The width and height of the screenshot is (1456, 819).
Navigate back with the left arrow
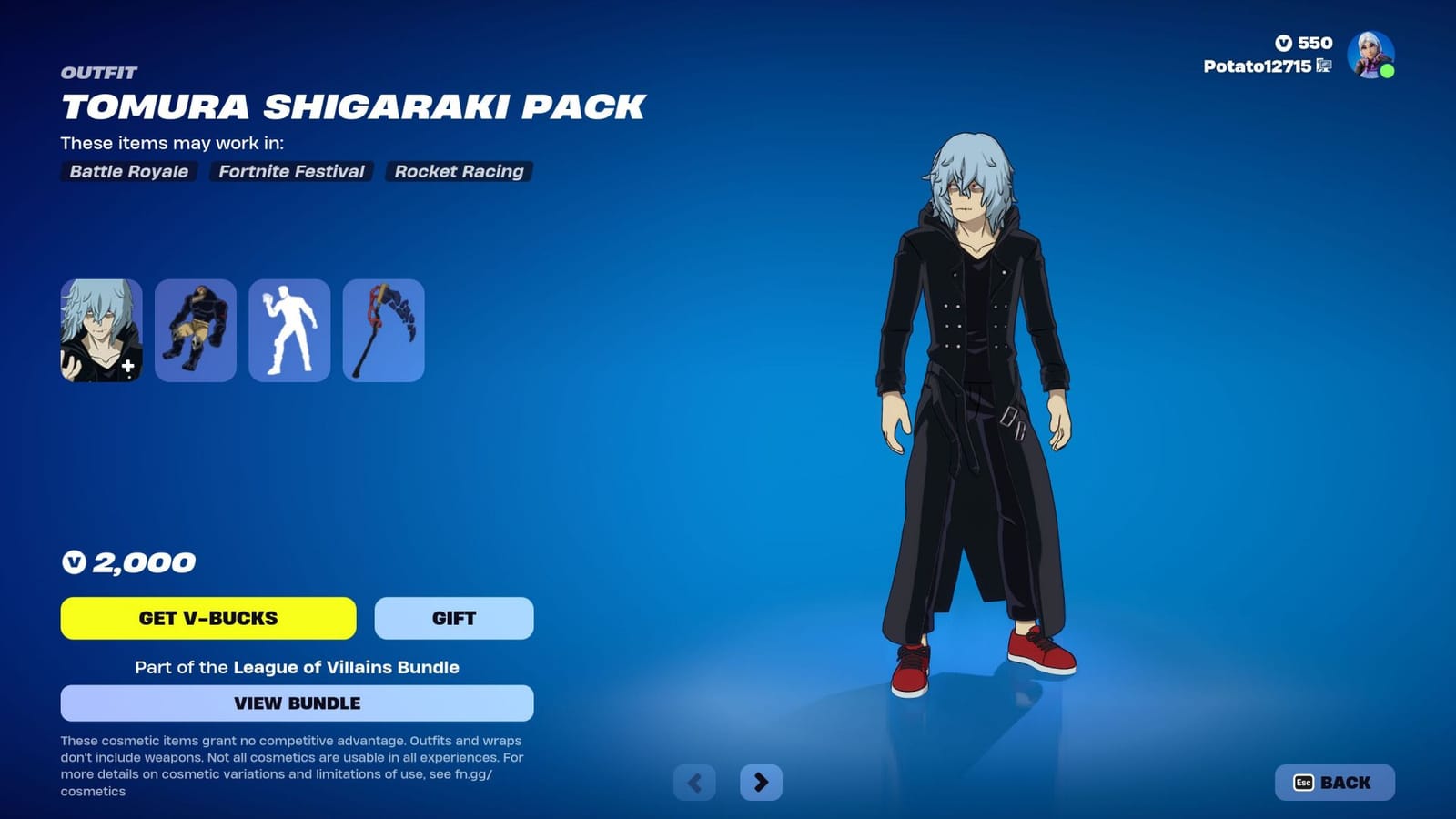[695, 782]
